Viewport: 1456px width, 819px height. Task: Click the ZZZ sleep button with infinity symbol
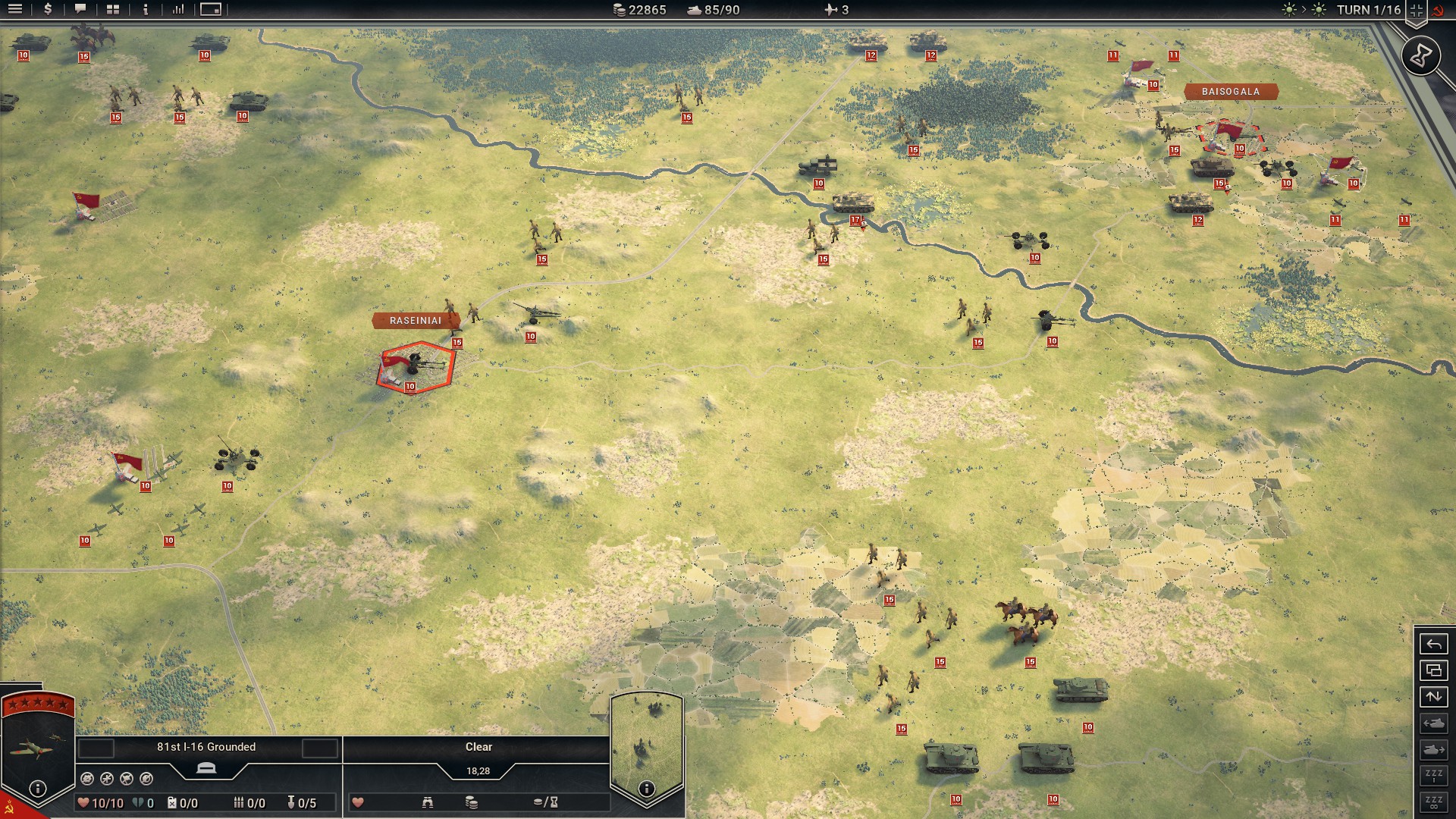click(x=1433, y=802)
